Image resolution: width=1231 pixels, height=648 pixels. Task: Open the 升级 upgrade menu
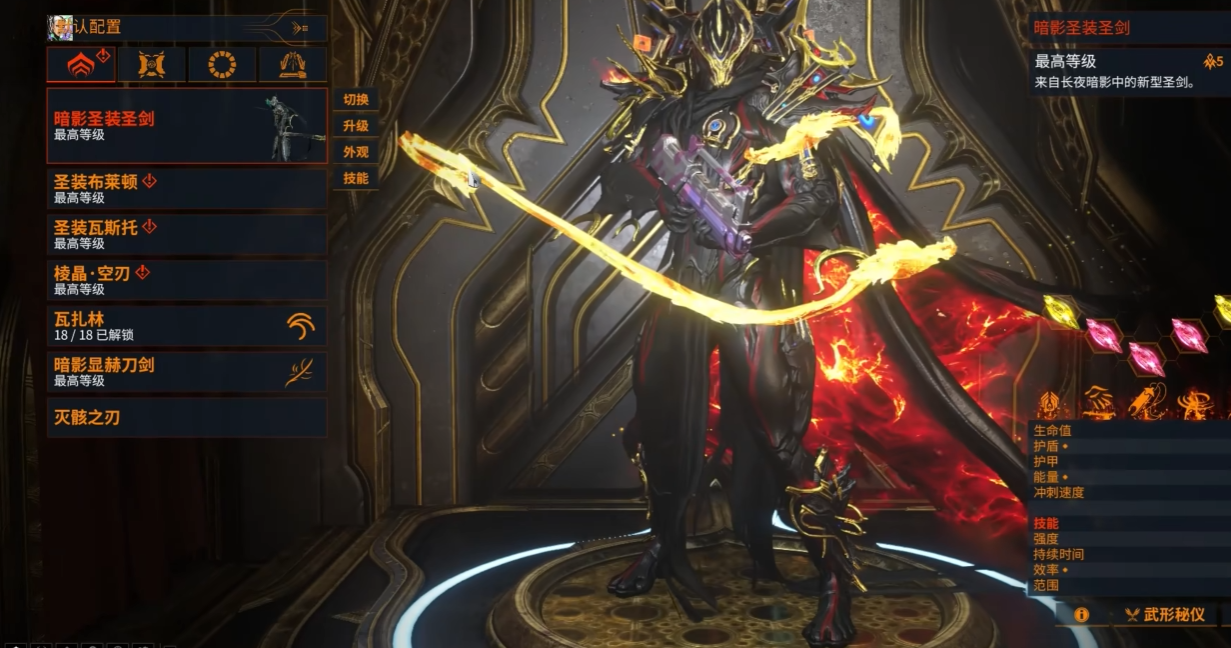(x=356, y=126)
